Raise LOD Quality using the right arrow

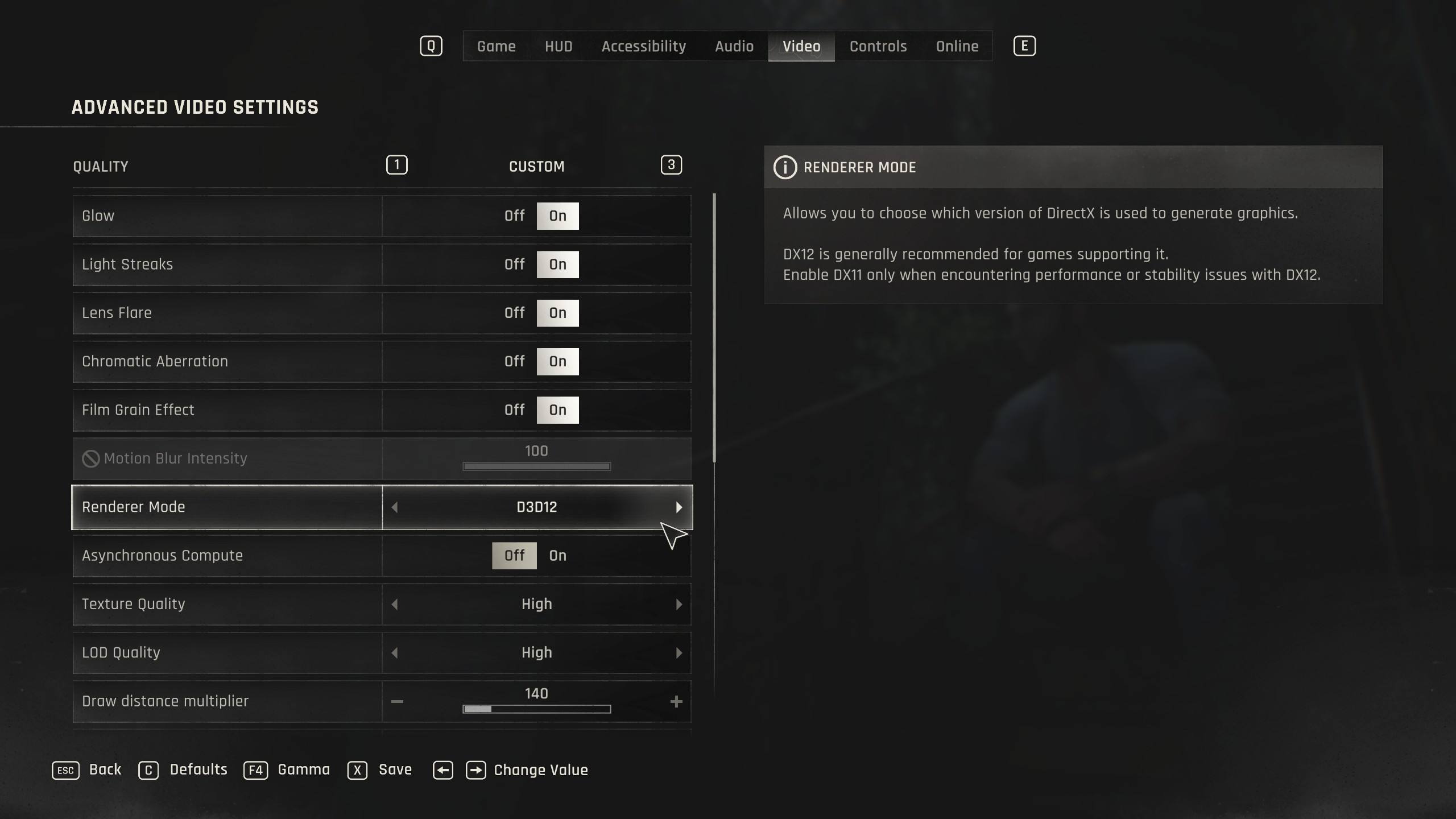point(679,653)
